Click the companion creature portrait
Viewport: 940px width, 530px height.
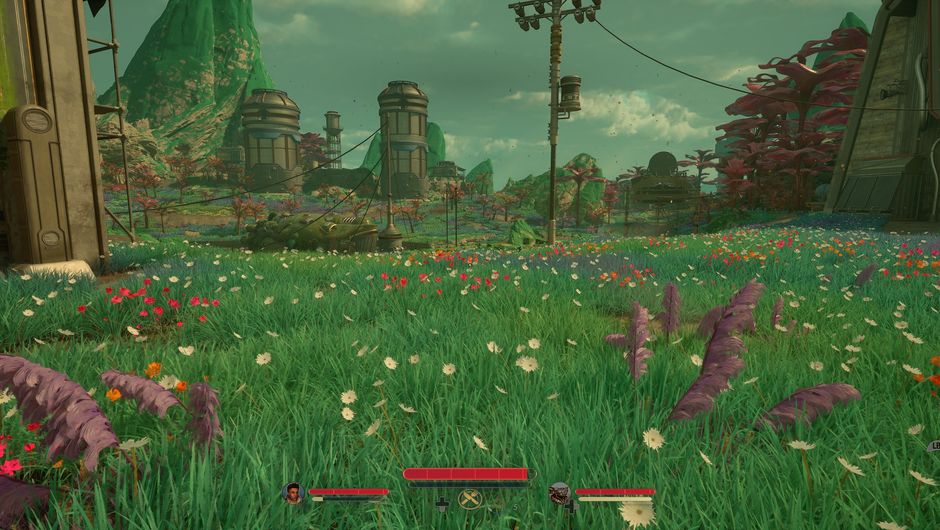click(x=559, y=493)
